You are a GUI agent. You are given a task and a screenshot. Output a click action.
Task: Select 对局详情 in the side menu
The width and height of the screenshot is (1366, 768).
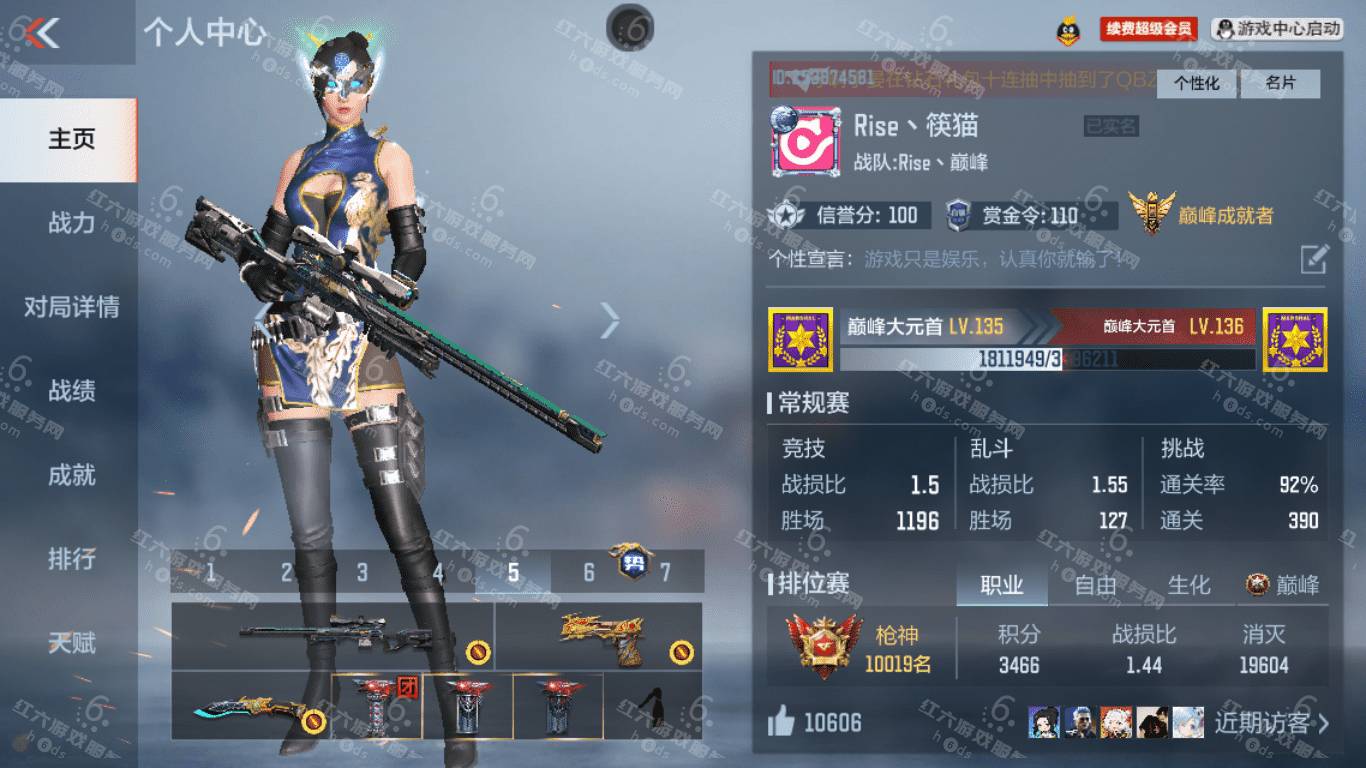click(71, 307)
